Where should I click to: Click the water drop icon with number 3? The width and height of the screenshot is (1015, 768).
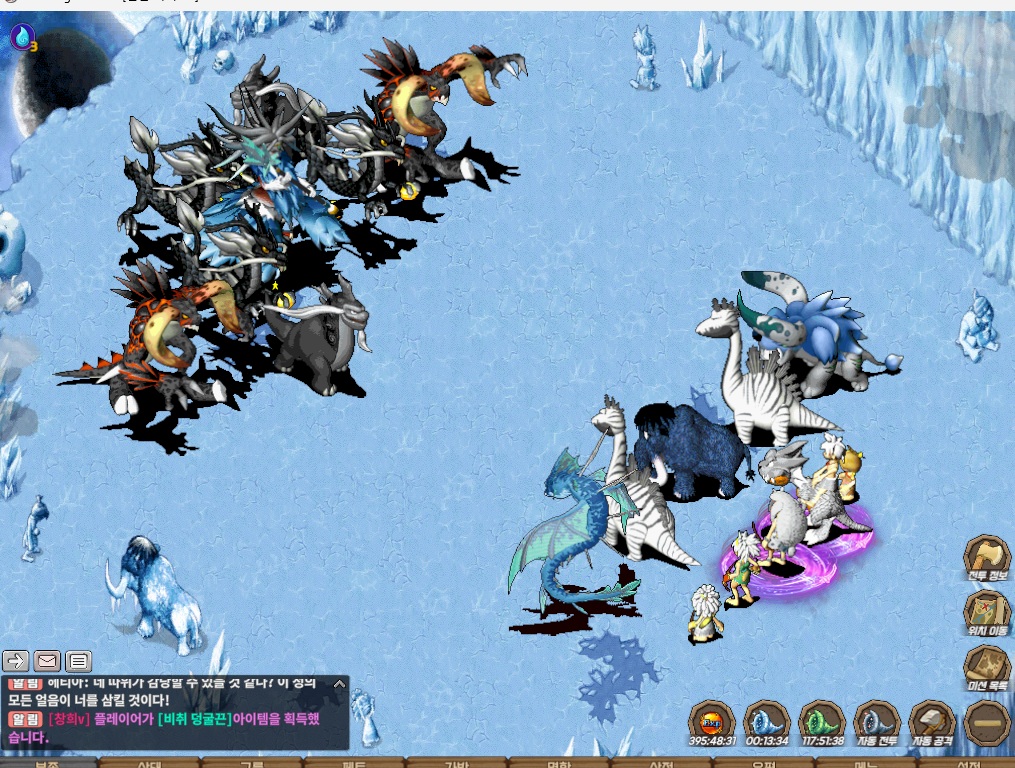[x=21, y=38]
